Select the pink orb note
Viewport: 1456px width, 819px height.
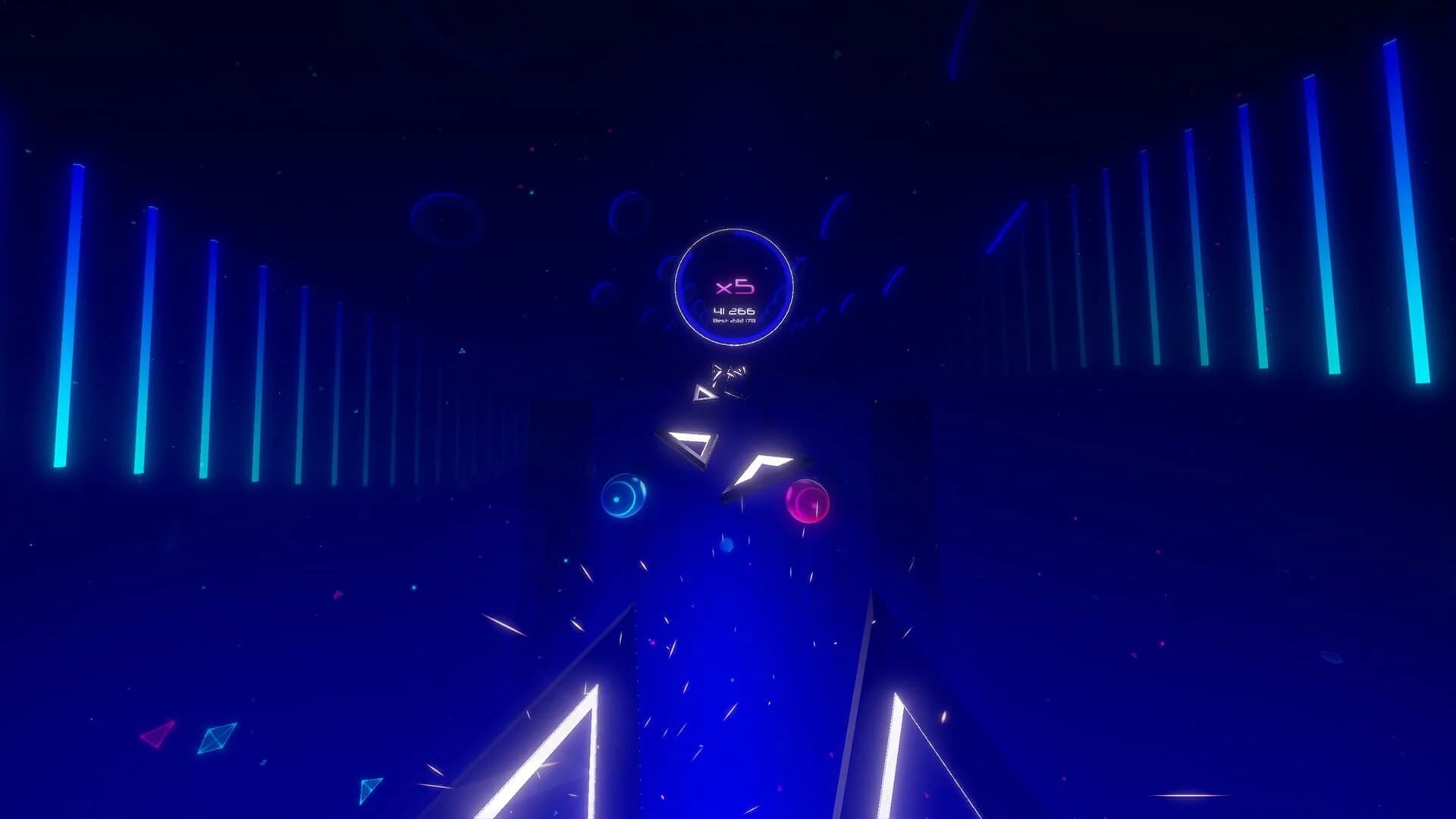(808, 502)
